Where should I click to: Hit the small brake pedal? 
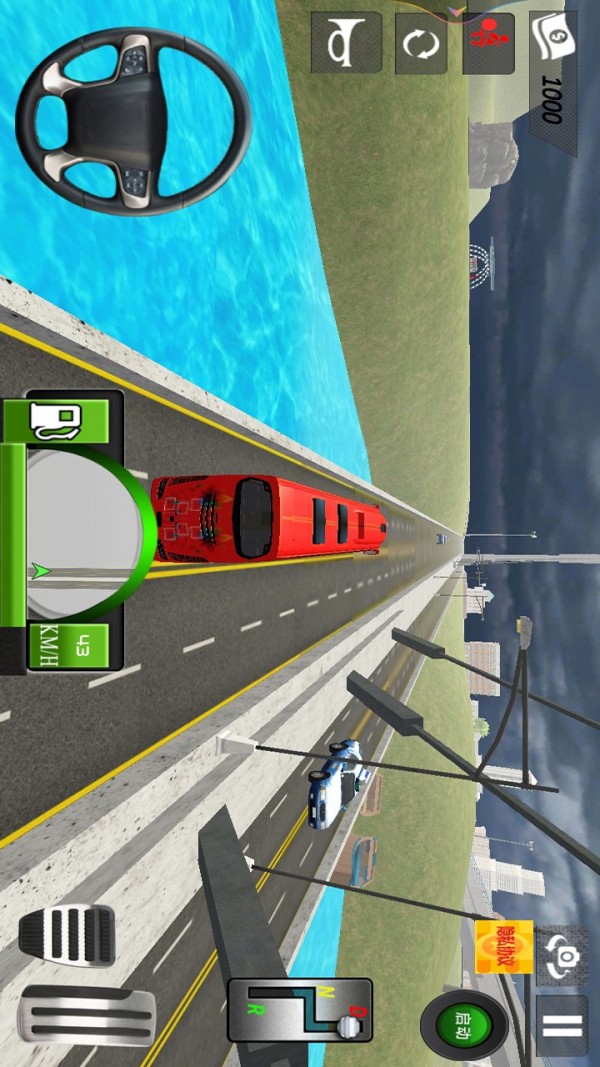(x=67, y=936)
